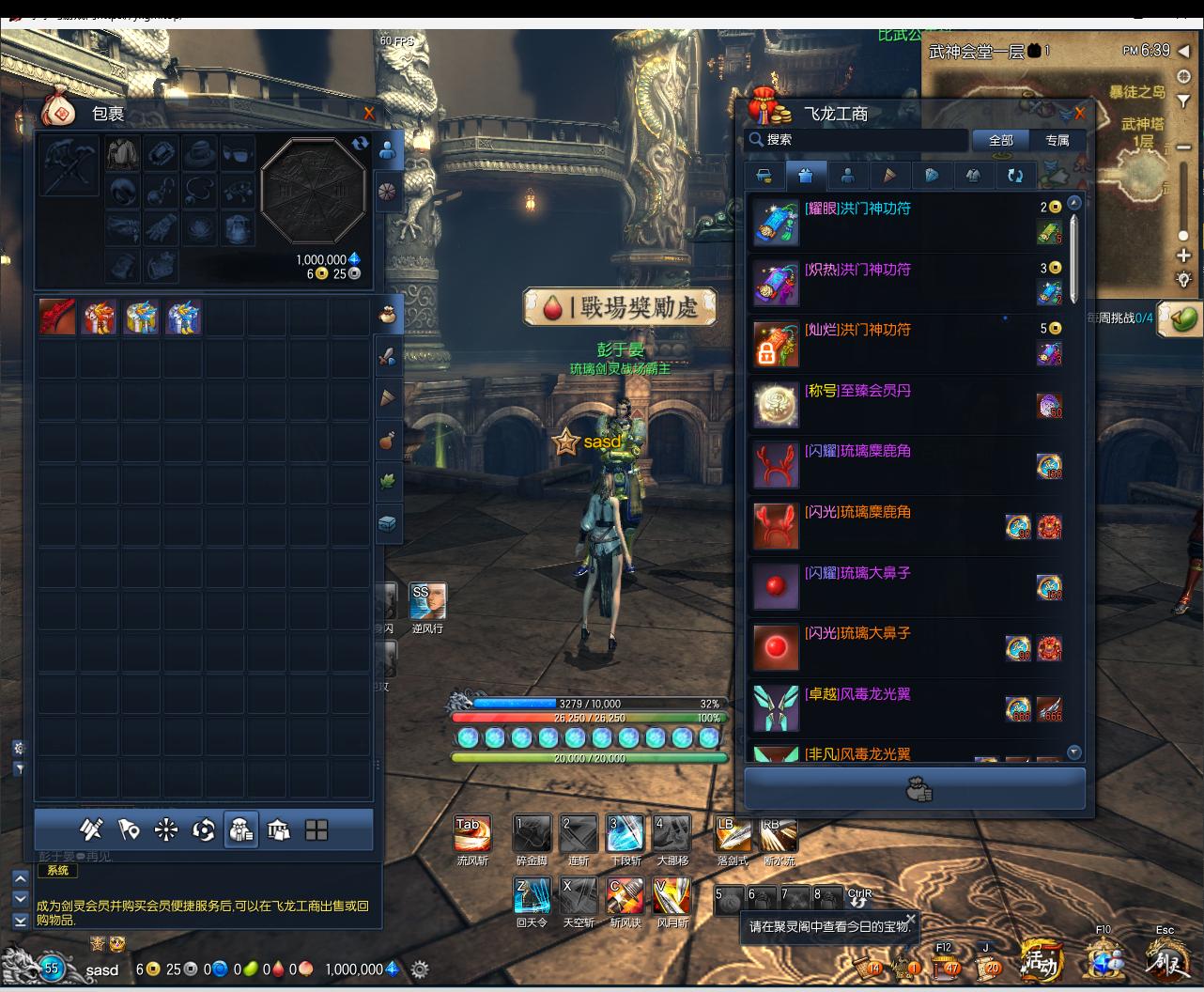Screen dimensions: 1204x992
Task: Click the 搜索 search field
Action: point(857,140)
